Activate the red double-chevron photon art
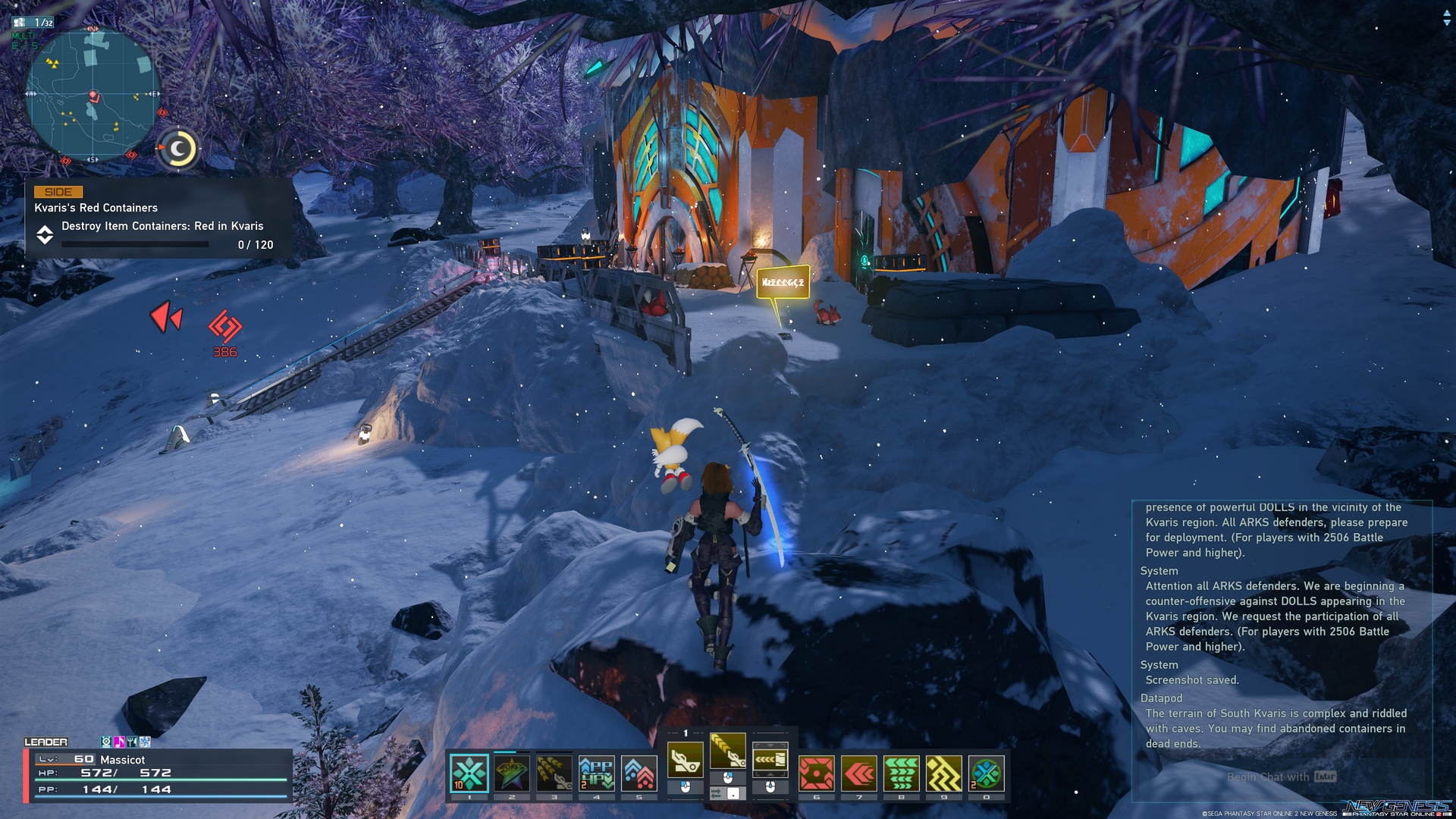The image size is (1456, 819). click(x=859, y=773)
